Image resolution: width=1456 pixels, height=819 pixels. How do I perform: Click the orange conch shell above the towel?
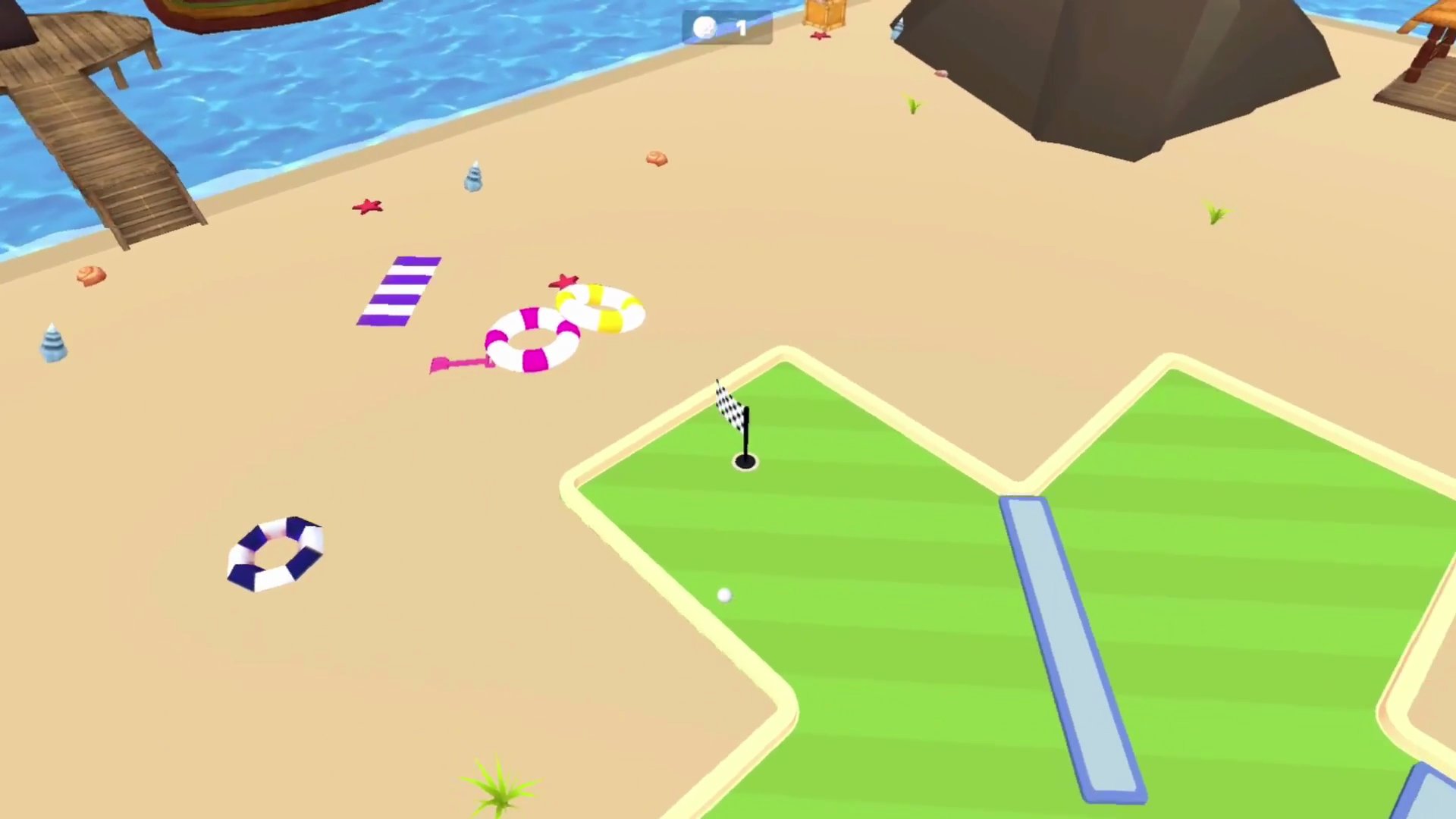coord(656,159)
